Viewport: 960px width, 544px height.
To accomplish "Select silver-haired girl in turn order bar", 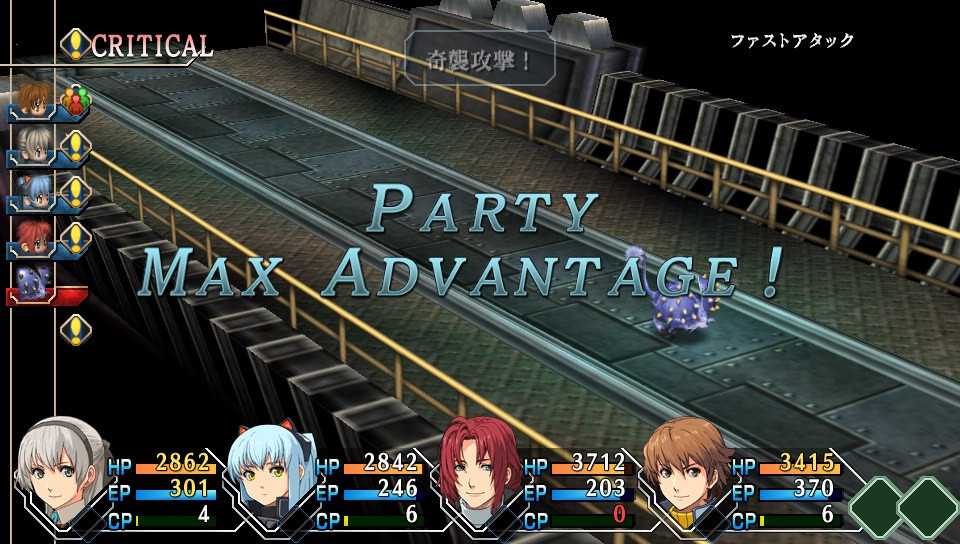I will tap(32, 145).
